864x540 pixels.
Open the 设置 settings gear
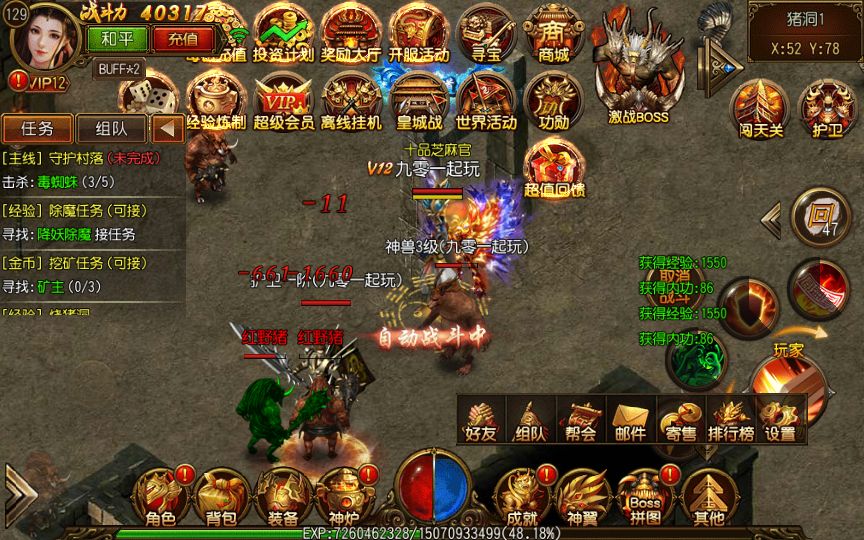780,420
